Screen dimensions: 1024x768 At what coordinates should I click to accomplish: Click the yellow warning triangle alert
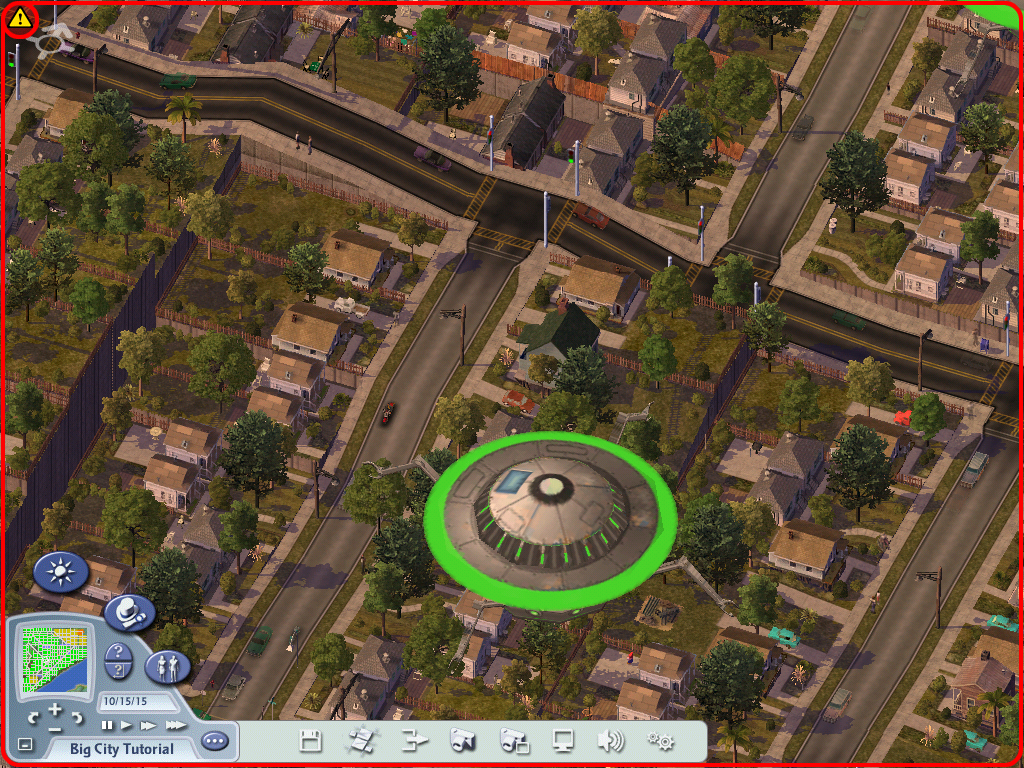[20, 19]
